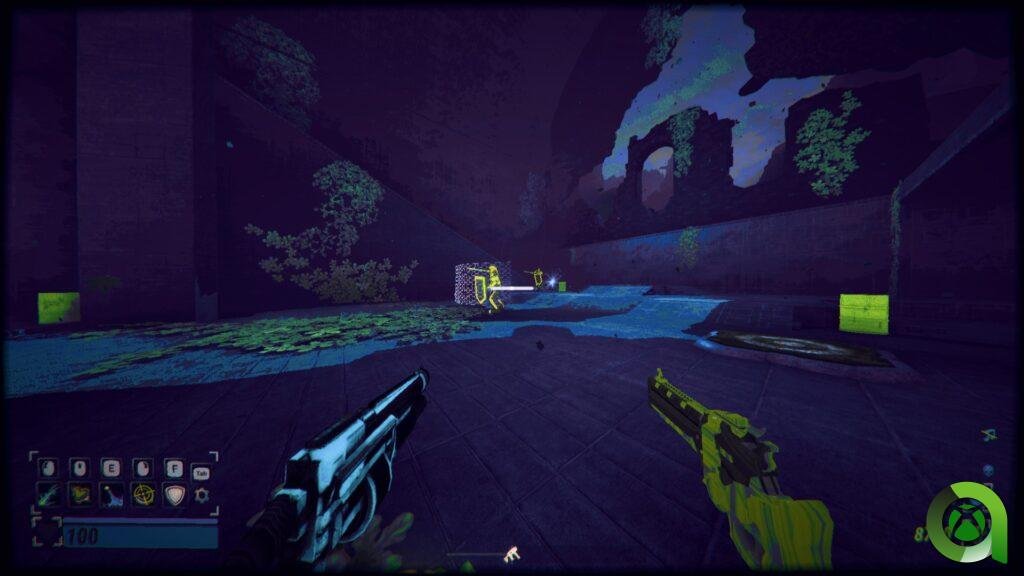The height and width of the screenshot is (576, 1024).
Task: Use the fiery orange burst ability
Action: coord(80,494)
